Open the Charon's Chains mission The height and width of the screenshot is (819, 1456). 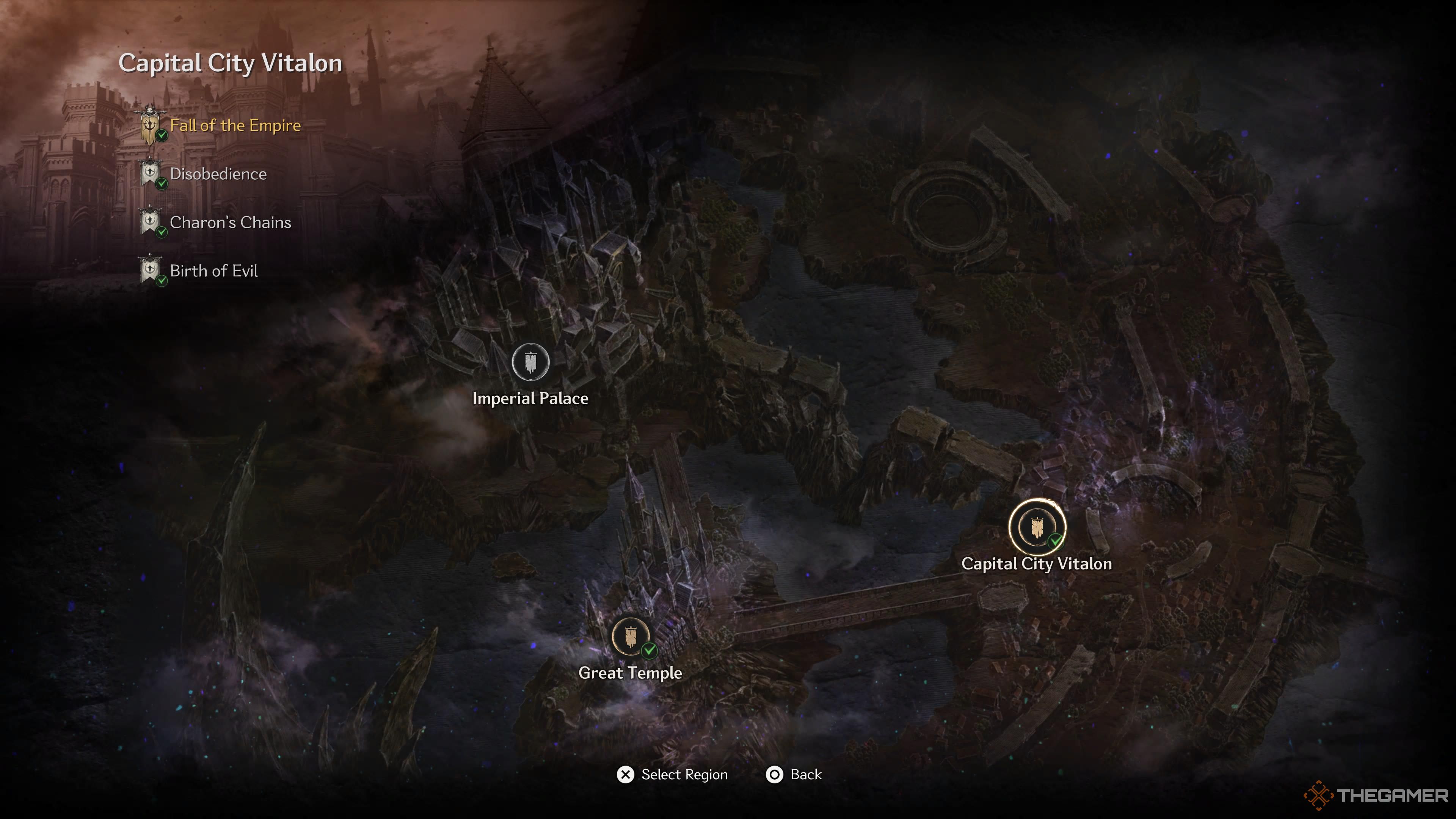pyautogui.click(x=230, y=223)
